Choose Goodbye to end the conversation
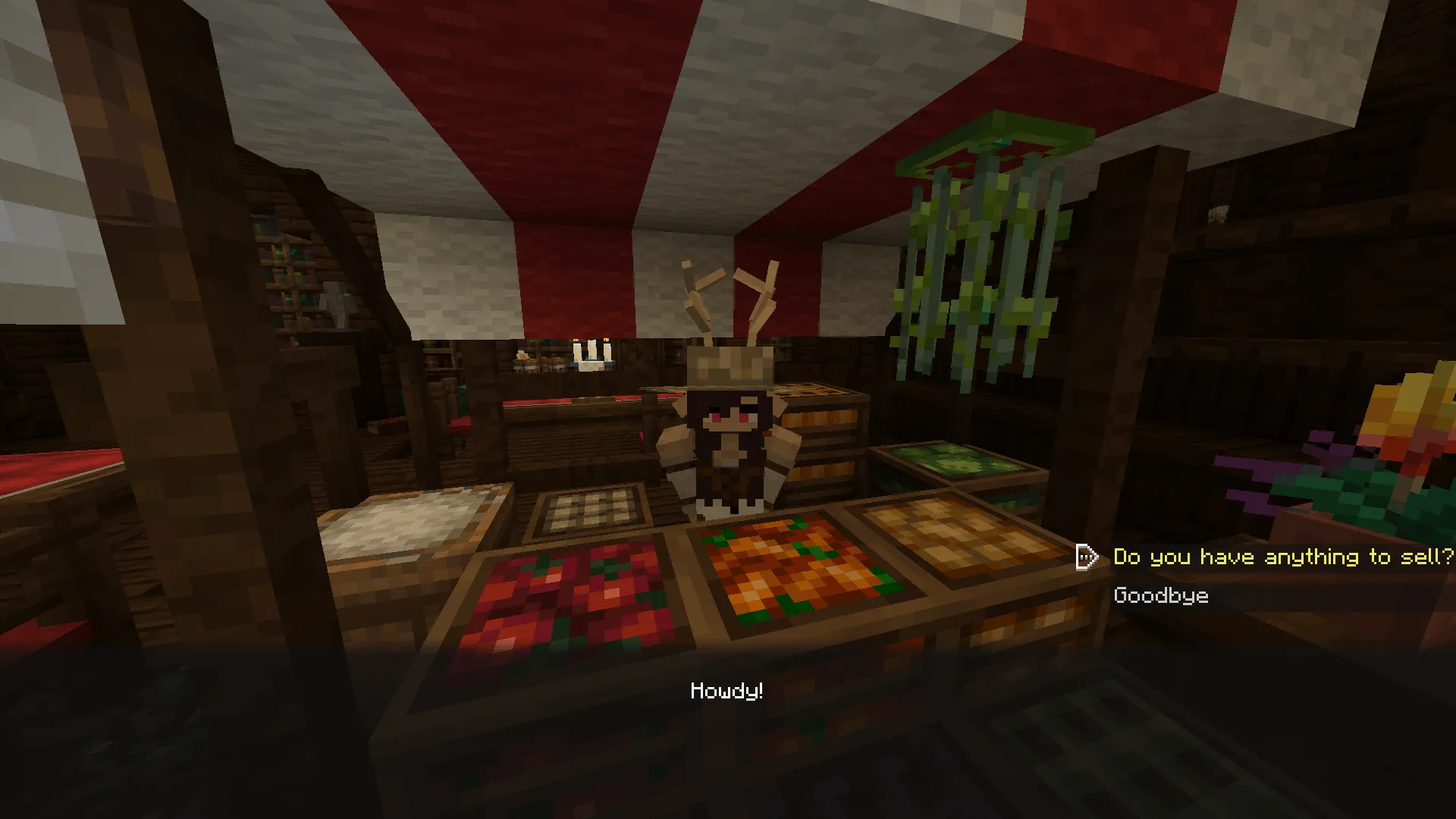This screenshot has width=1456, height=819. [x=1160, y=595]
